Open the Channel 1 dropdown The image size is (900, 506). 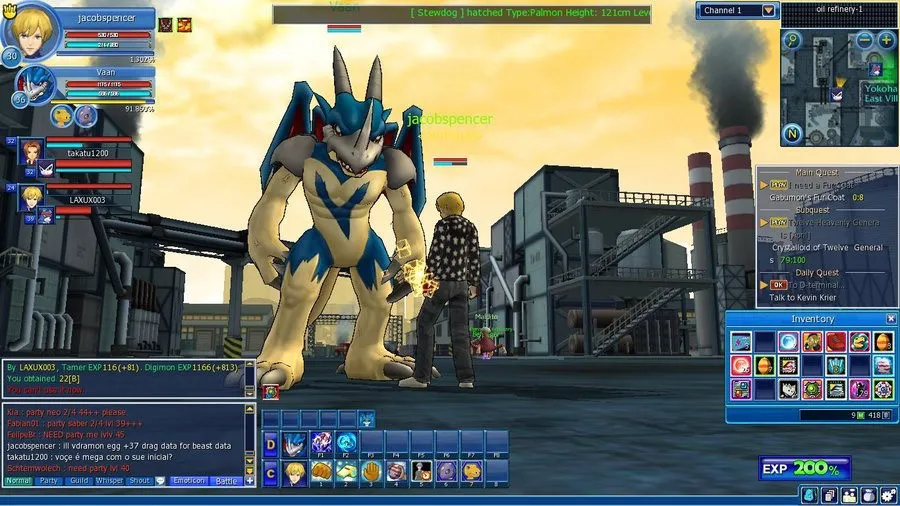click(768, 10)
